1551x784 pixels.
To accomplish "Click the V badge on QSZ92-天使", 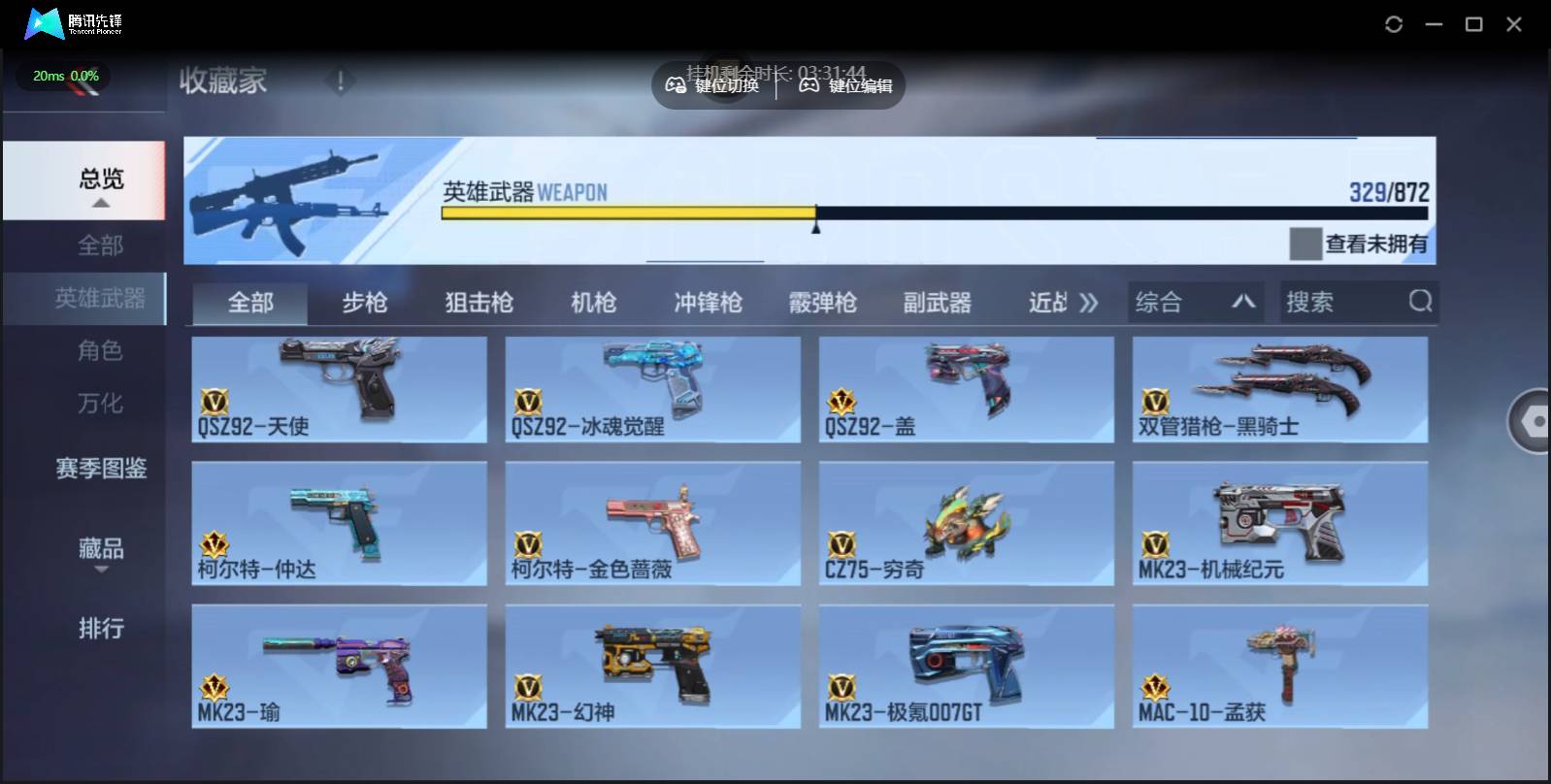I will click(x=217, y=402).
